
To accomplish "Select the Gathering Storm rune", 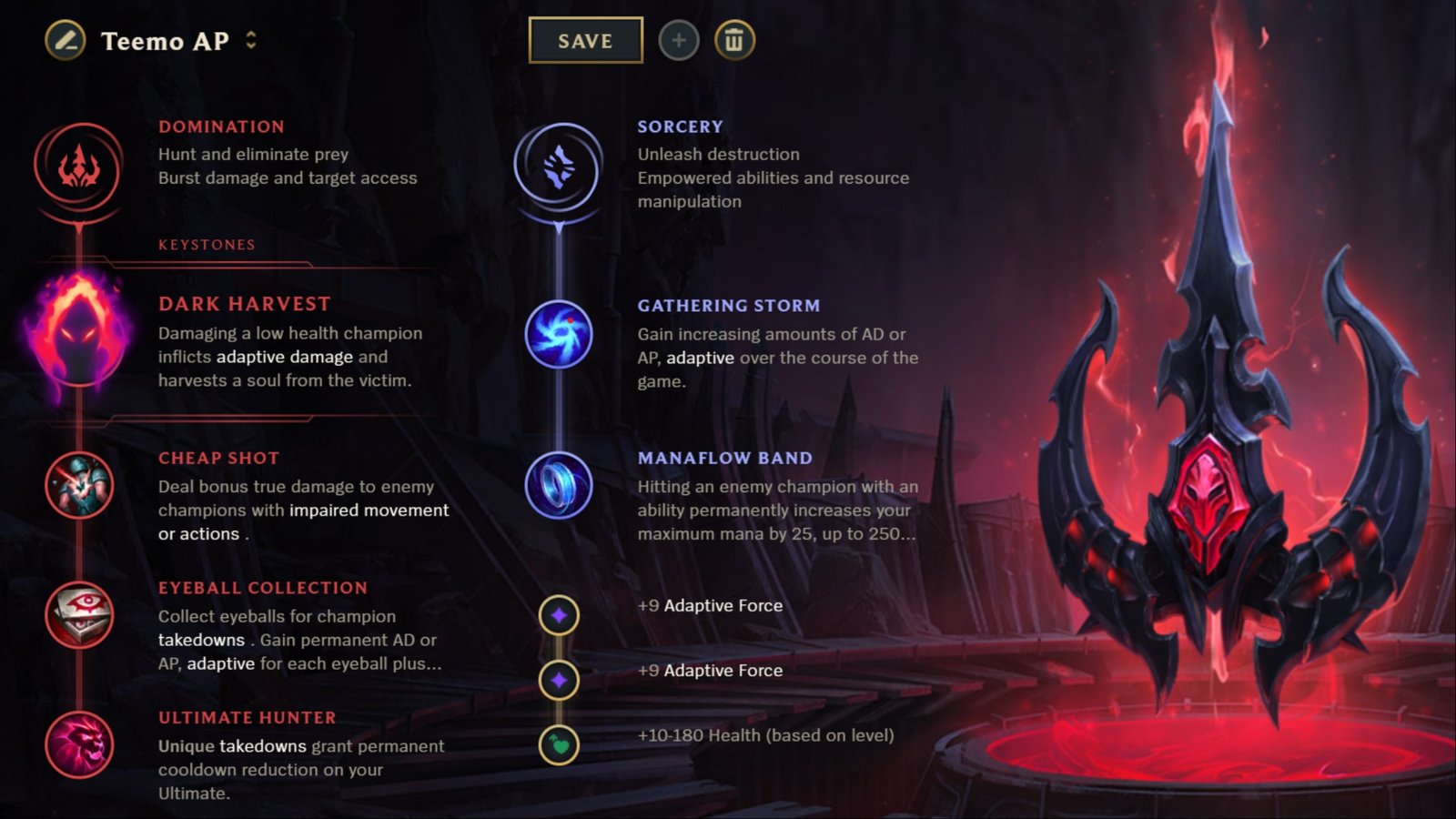I will tap(557, 335).
